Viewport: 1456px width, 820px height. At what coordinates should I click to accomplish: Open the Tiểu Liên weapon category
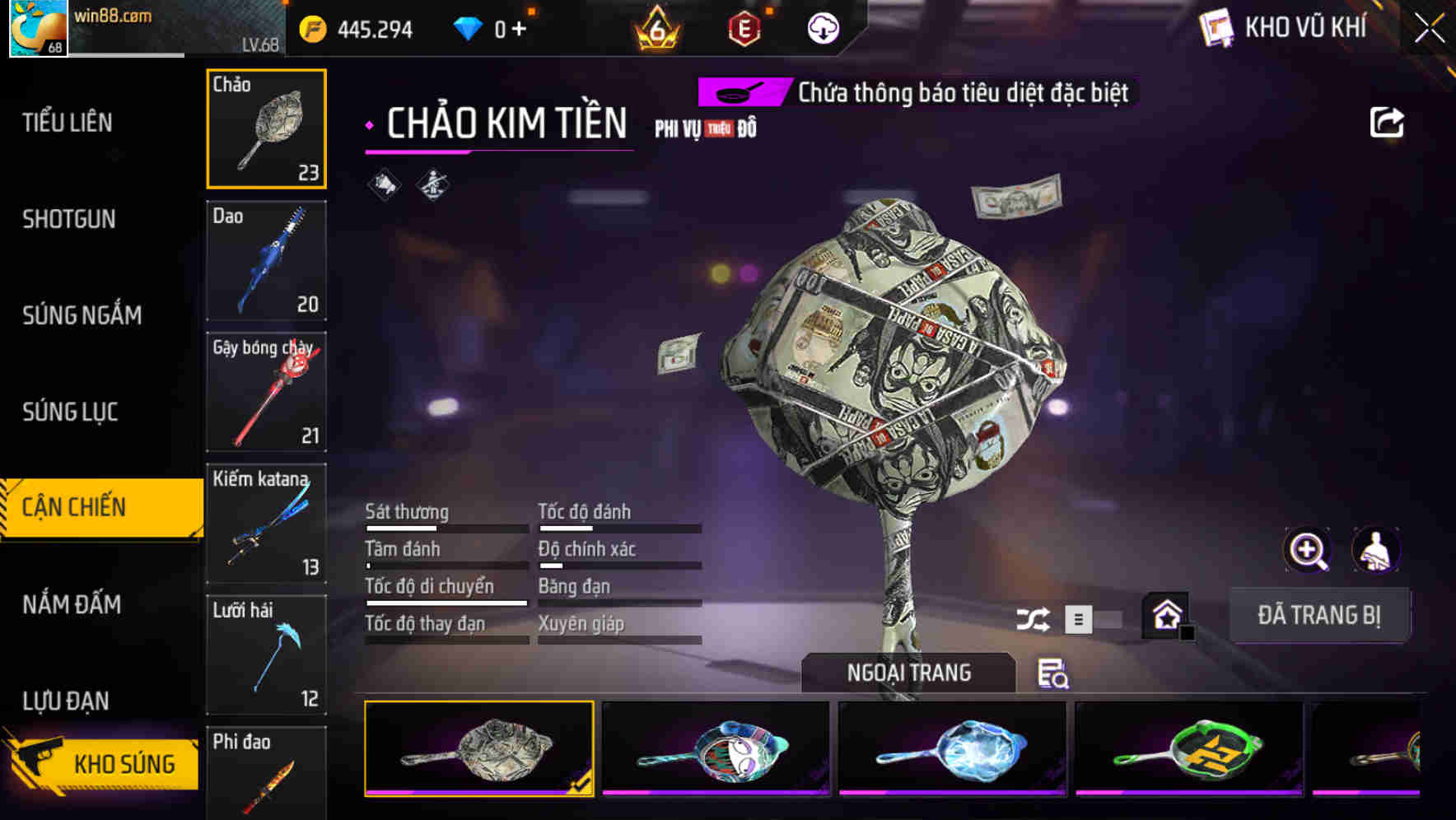(68, 123)
